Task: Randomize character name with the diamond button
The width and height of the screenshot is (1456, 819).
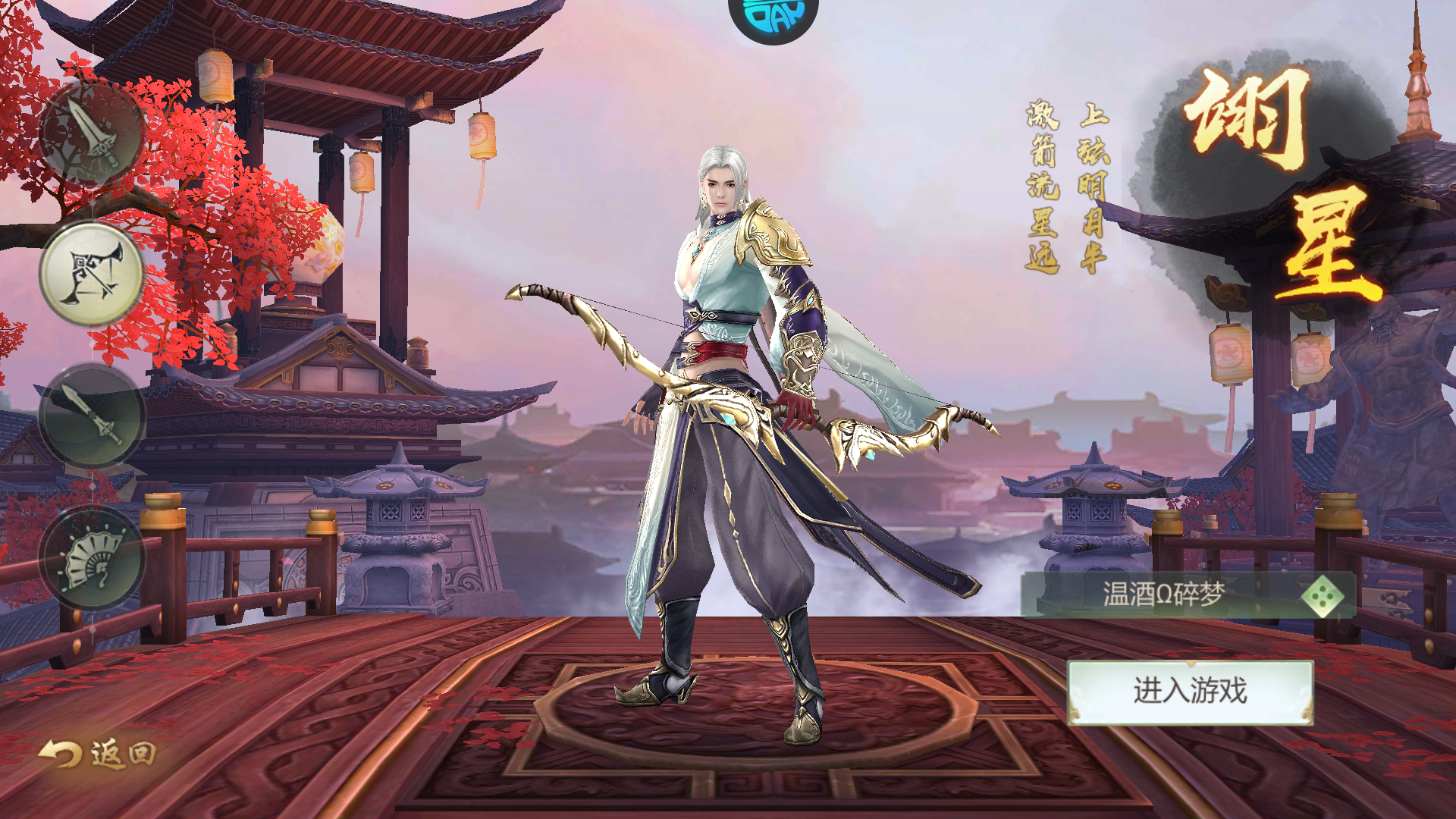Action: pyautogui.click(x=1324, y=597)
